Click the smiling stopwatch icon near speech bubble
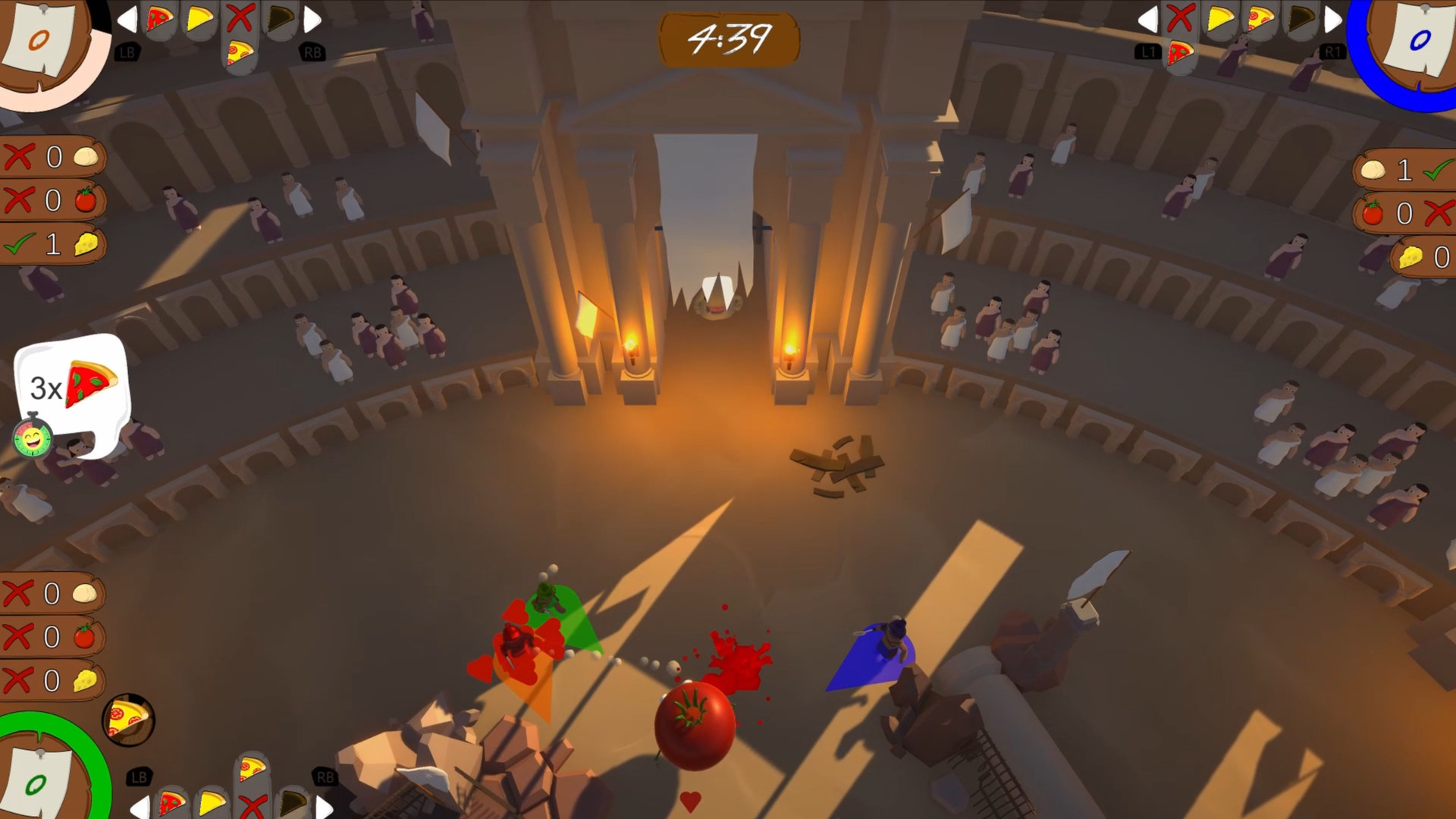 [32, 438]
